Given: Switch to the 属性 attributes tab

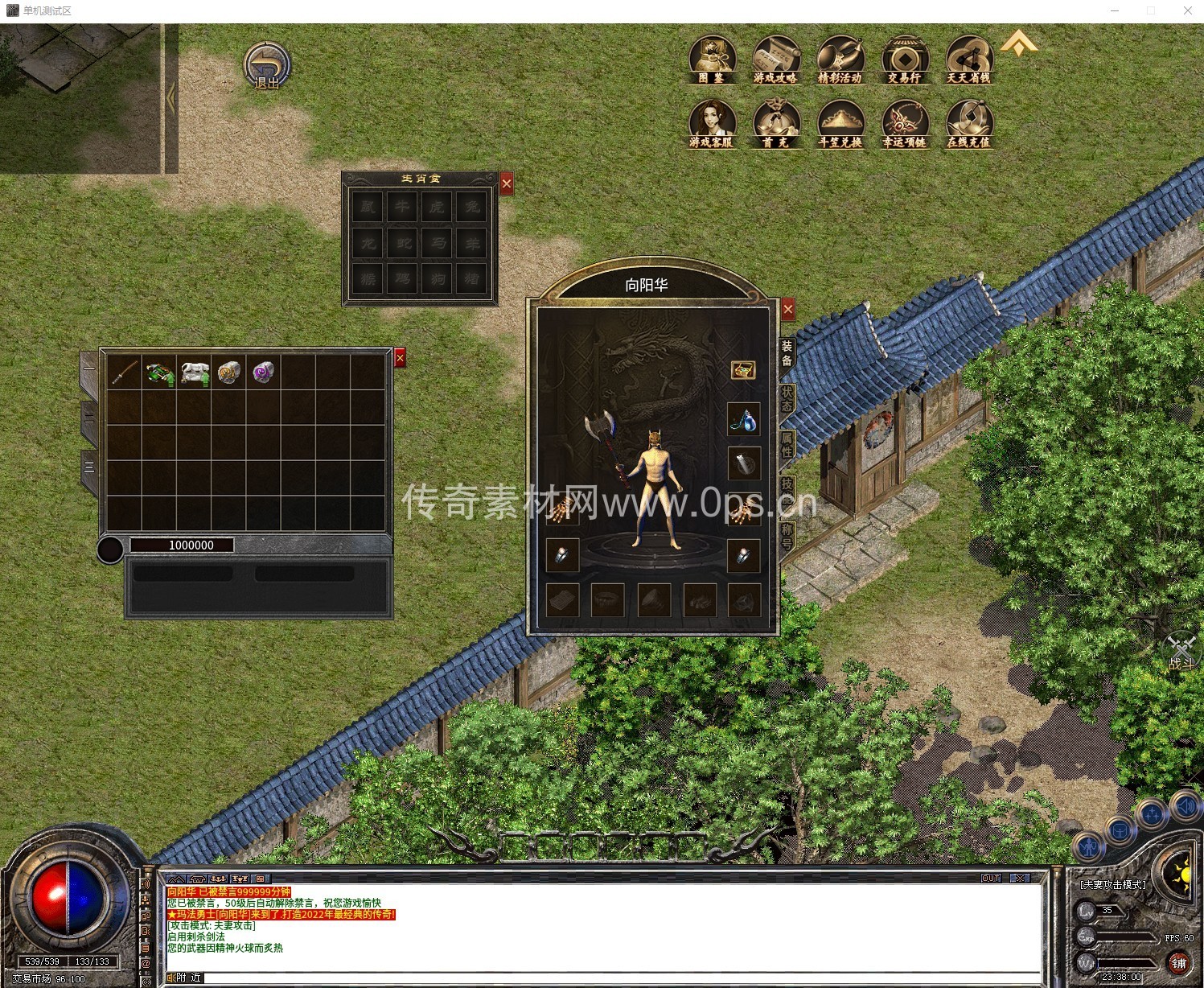Looking at the screenshot, I should tap(787, 443).
